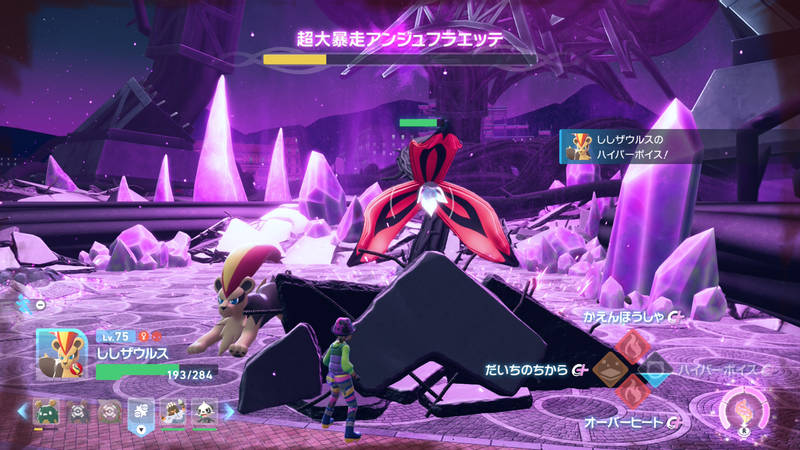This screenshot has width=800, height=450.
Task: Switch to the green Garbodor party slot
Action: 45,411
